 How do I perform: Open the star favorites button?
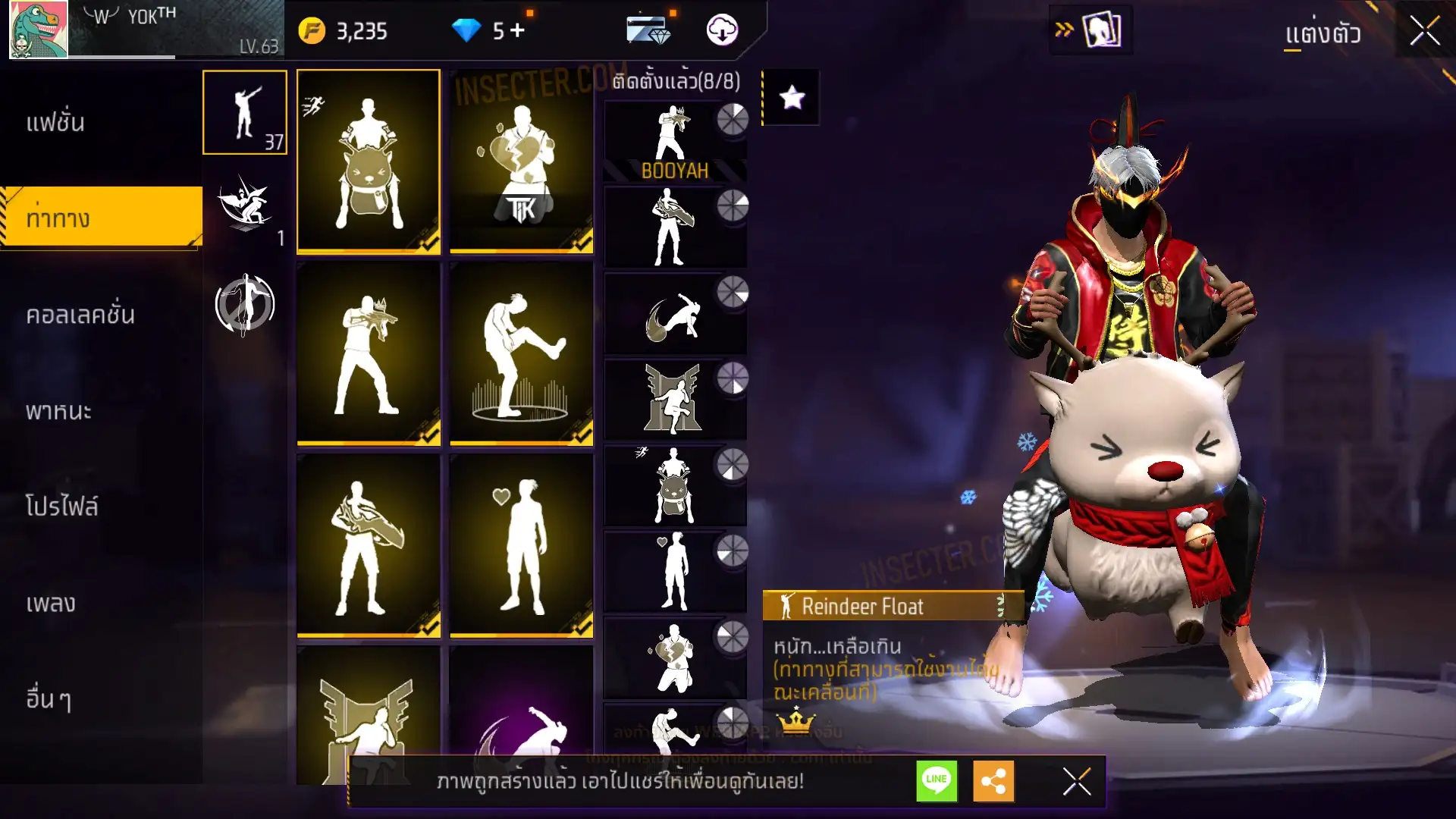792,97
